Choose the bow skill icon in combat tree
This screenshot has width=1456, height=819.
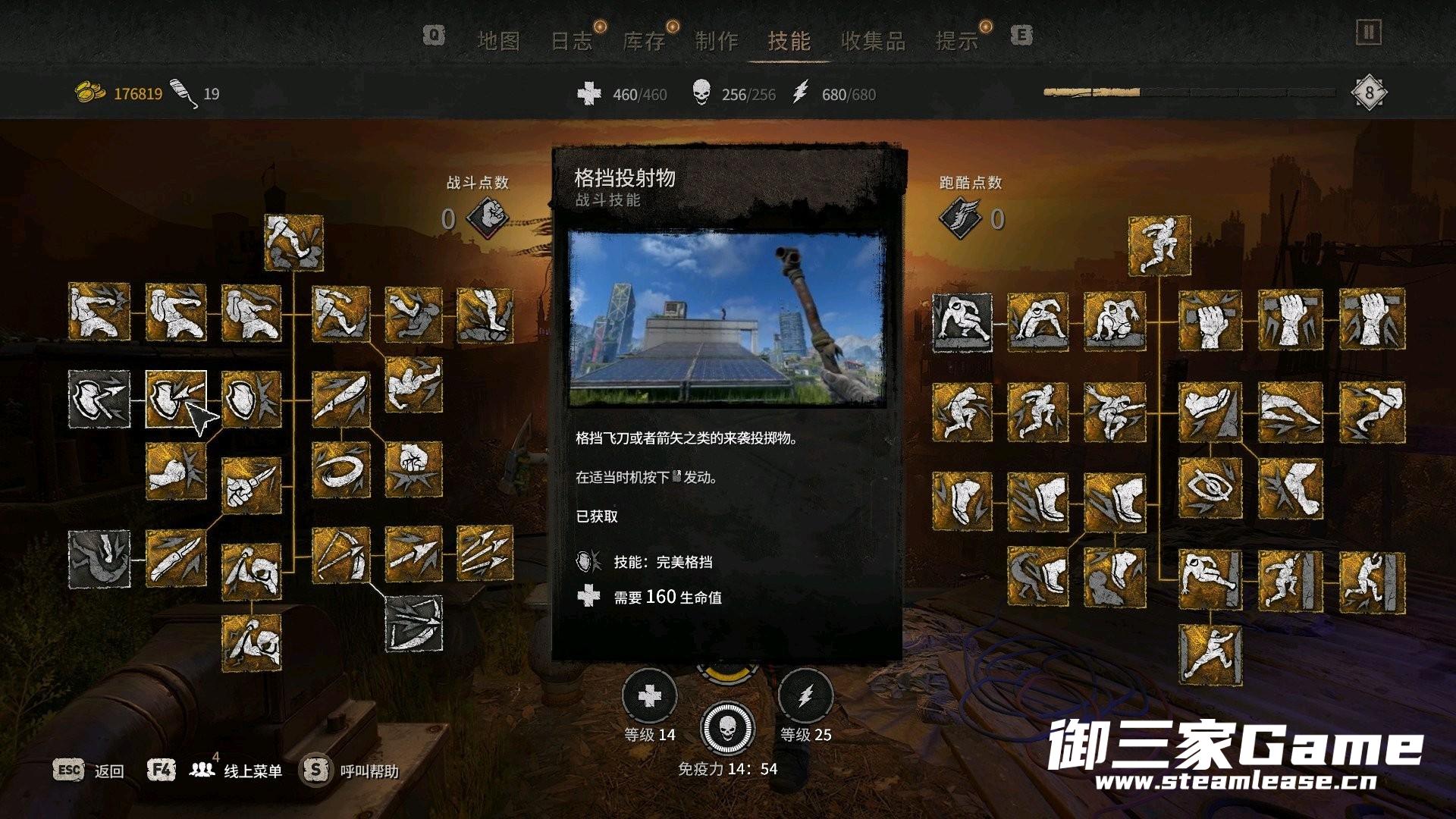(341, 556)
